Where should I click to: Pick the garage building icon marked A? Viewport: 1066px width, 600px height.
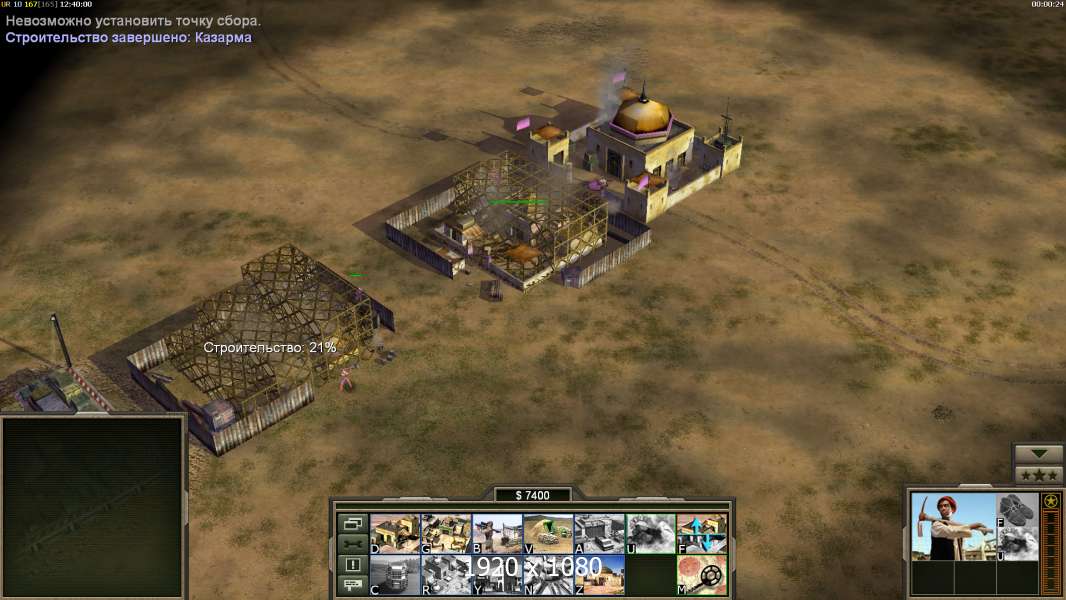599,534
